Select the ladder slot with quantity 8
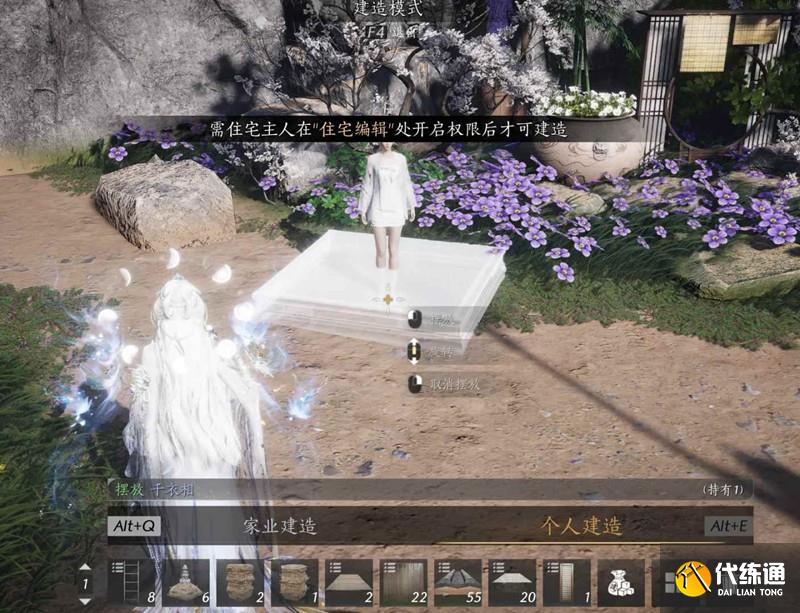 (132, 582)
